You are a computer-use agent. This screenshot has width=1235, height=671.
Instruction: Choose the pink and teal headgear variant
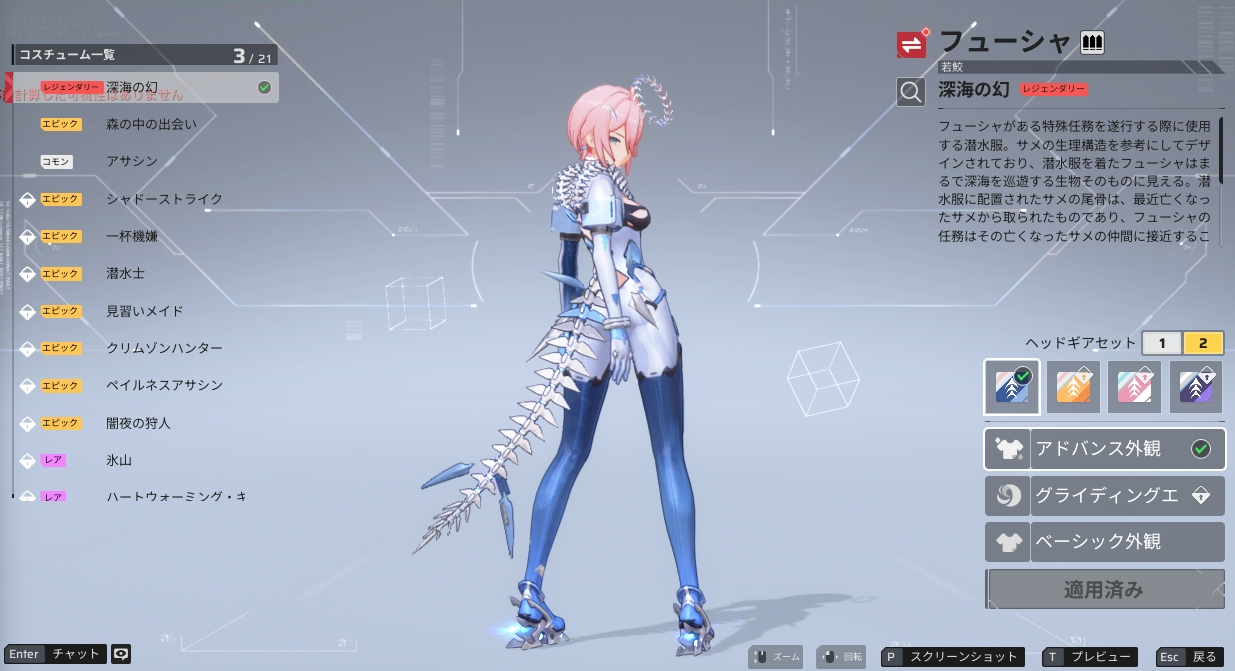point(1135,387)
